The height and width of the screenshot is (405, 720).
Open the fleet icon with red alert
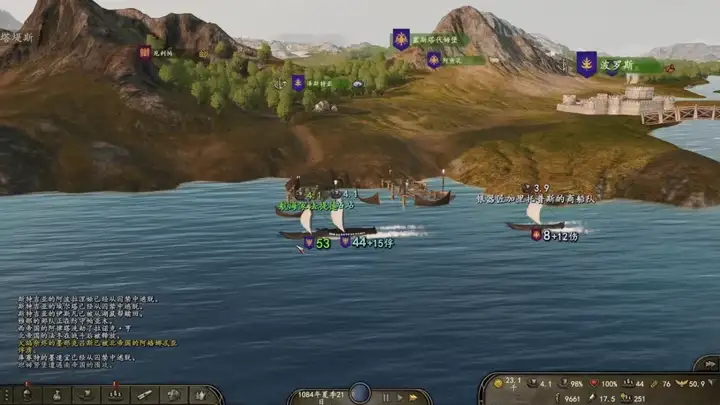115,395
